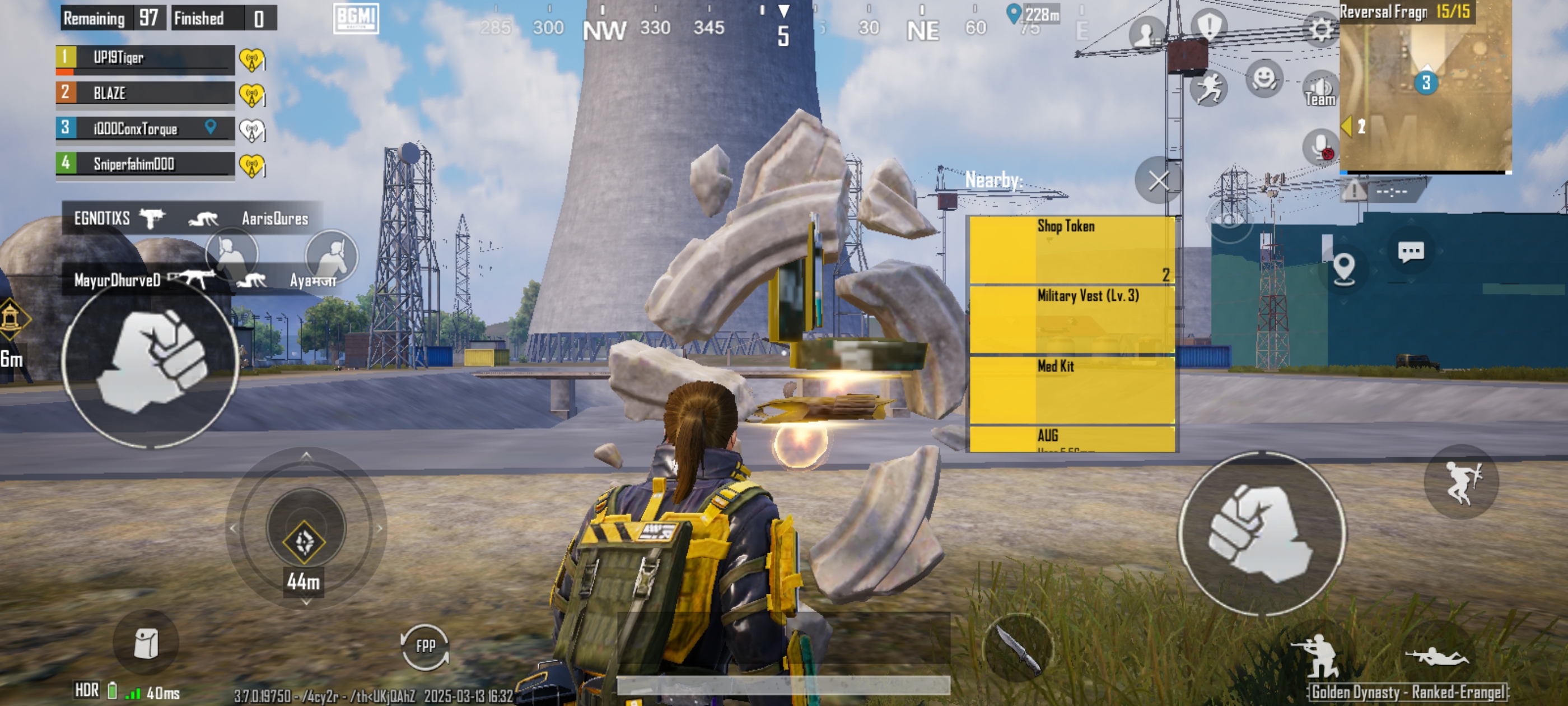This screenshot has height=706, width=1568.
Task: Open the quick chat message bubble
Action: coord(1410,252)
